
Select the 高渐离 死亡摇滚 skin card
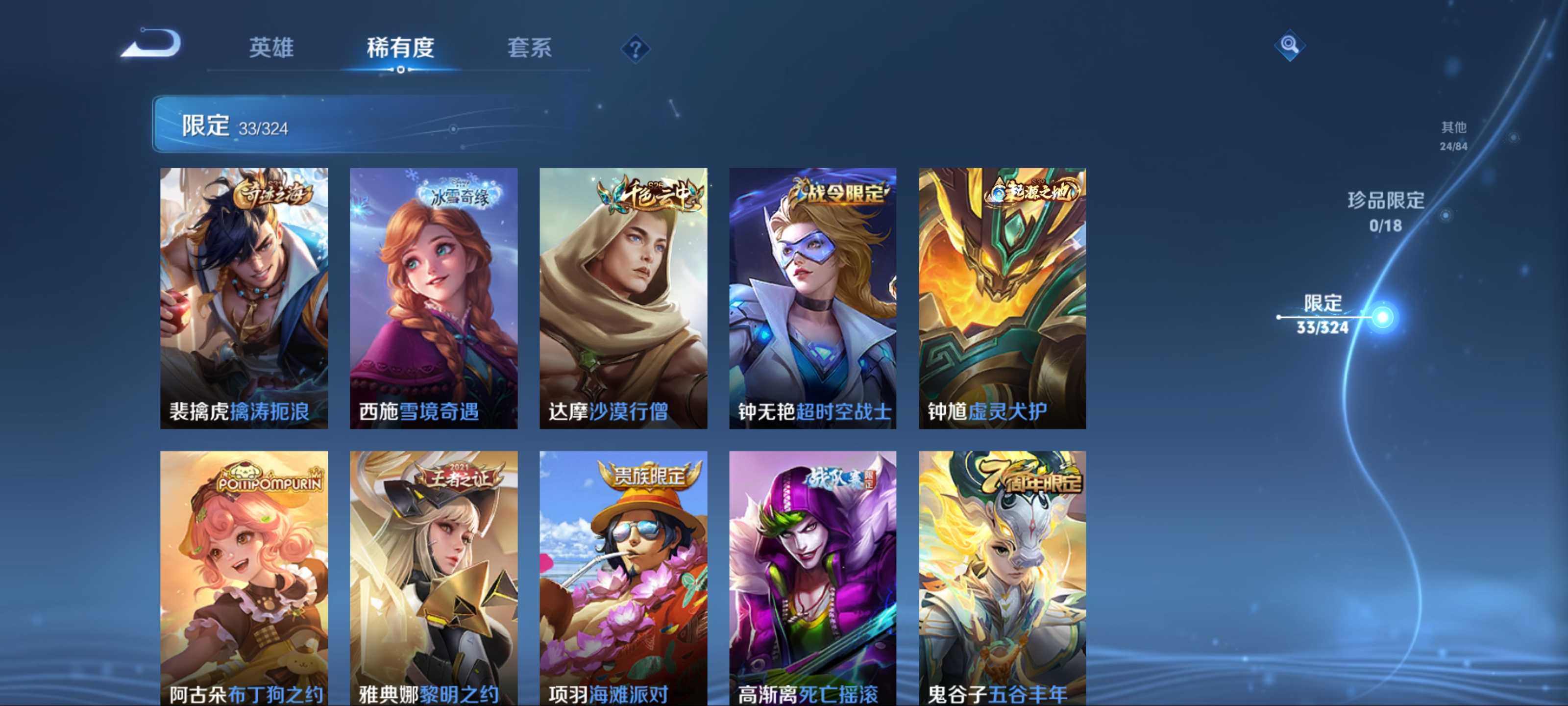click(812, 578)
